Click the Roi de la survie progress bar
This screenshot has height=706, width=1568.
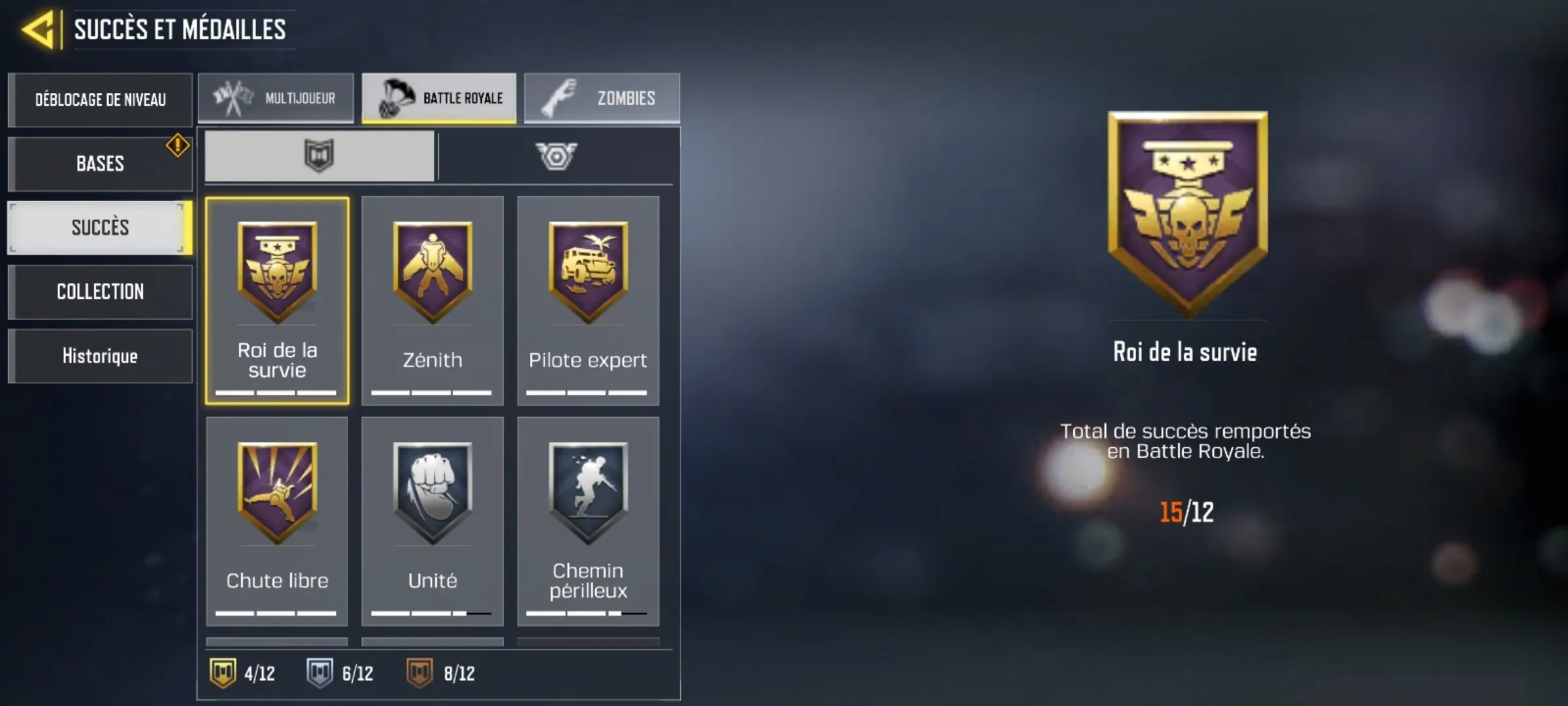coord(276,392)
